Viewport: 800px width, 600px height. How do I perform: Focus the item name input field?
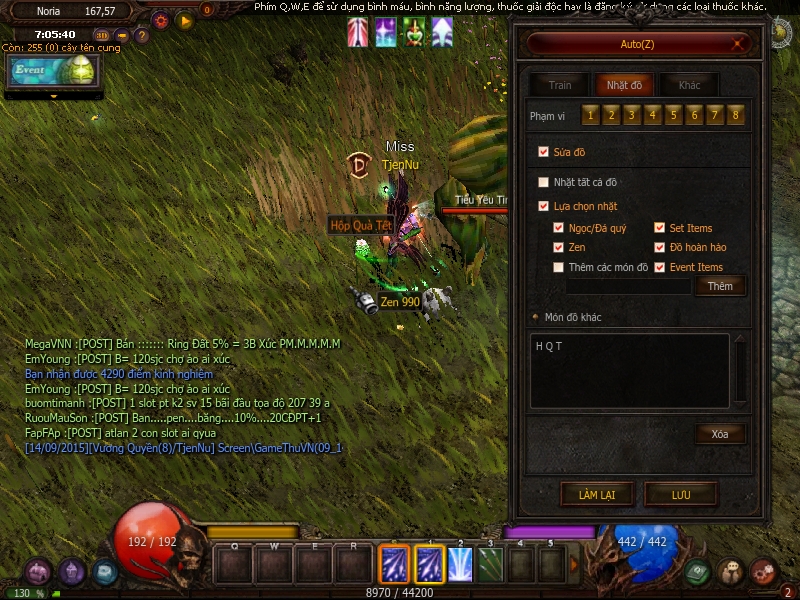(x=628, y=286)
